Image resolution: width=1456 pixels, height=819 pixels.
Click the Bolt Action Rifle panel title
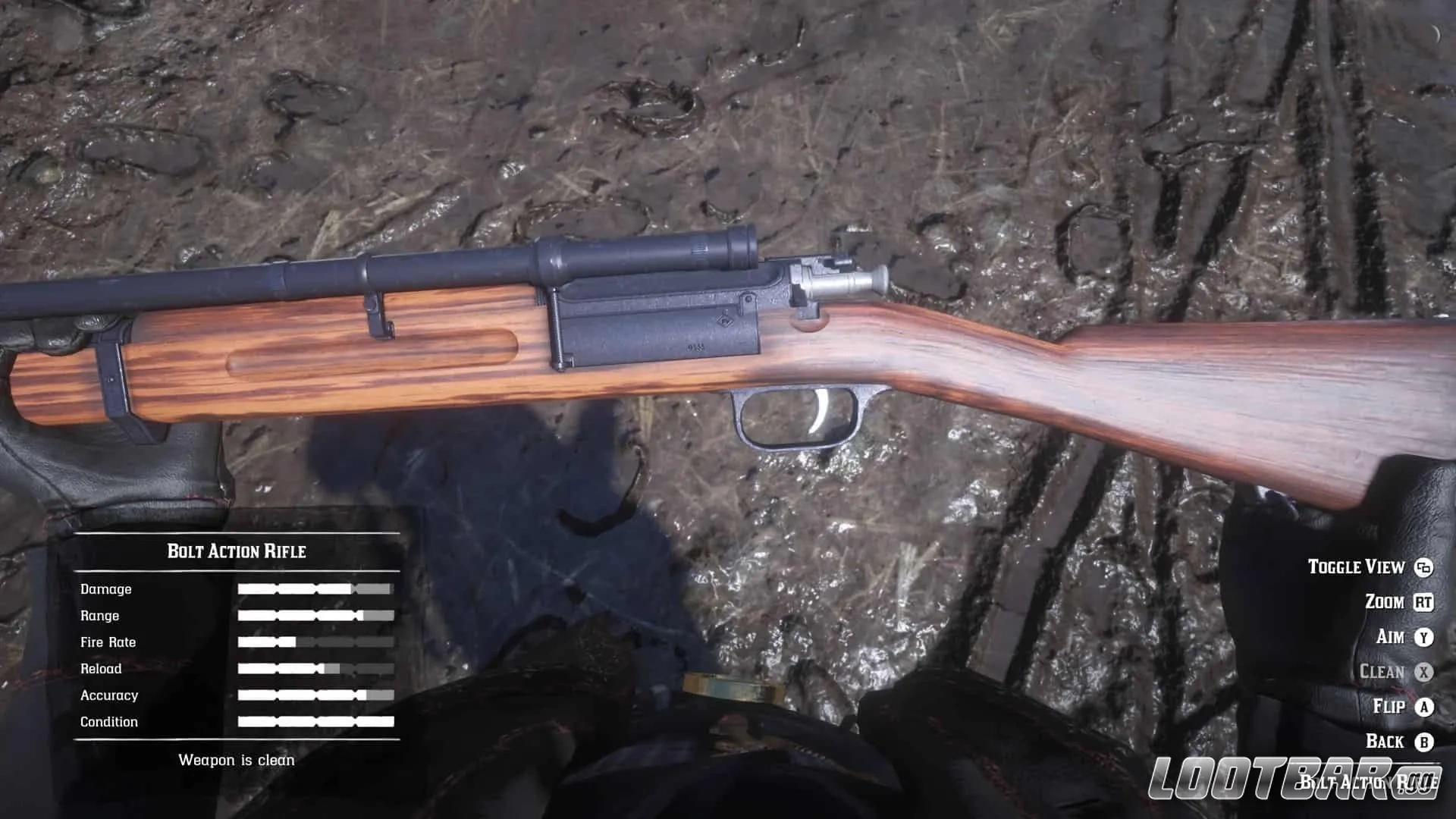pyautogui.click(x=237, y=551)
